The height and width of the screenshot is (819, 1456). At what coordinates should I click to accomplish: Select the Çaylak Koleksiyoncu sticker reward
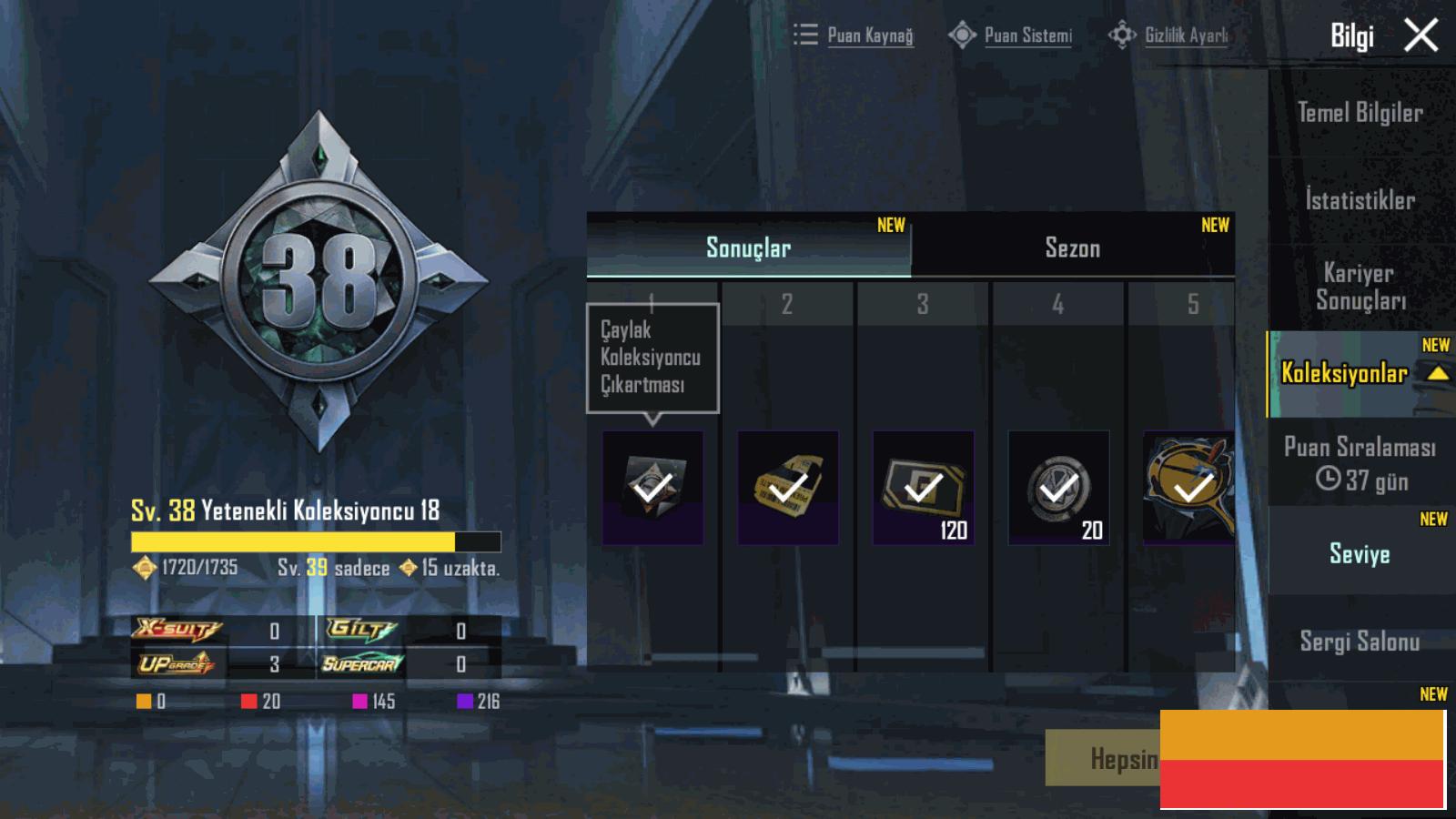(652, 488)
